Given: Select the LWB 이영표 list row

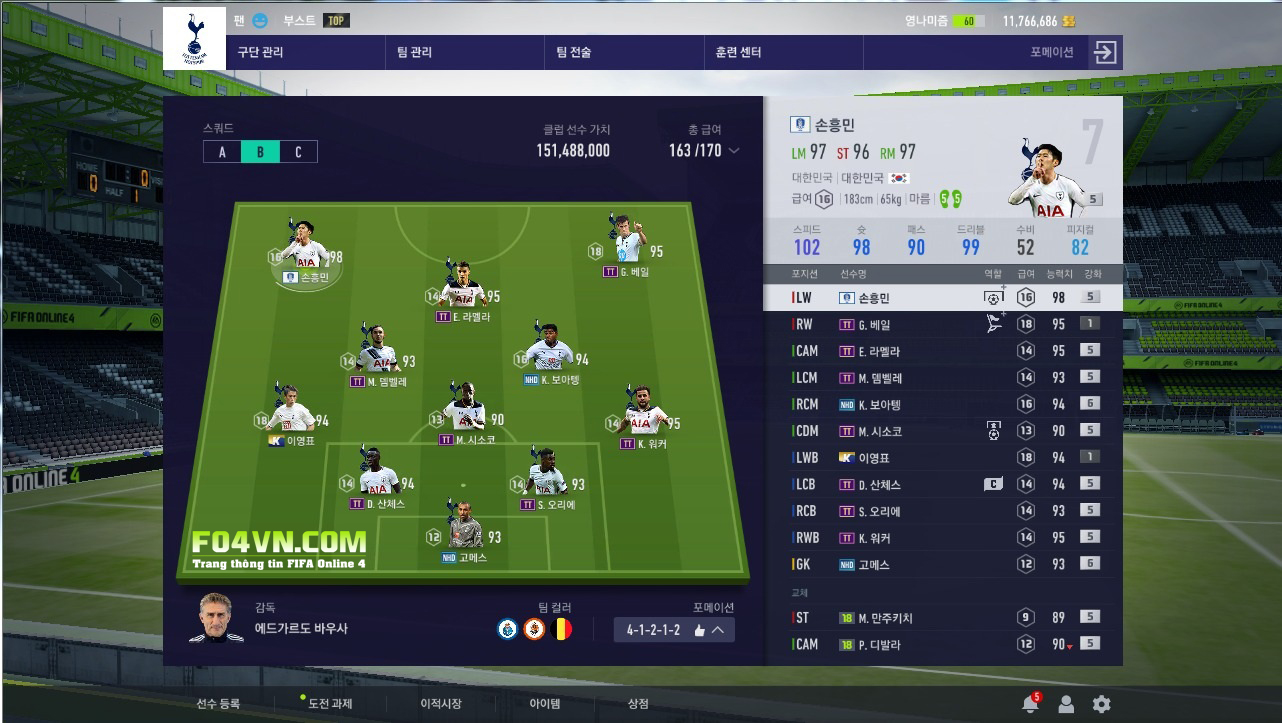Looking at the screenshot, I should [x=940, y=458].
